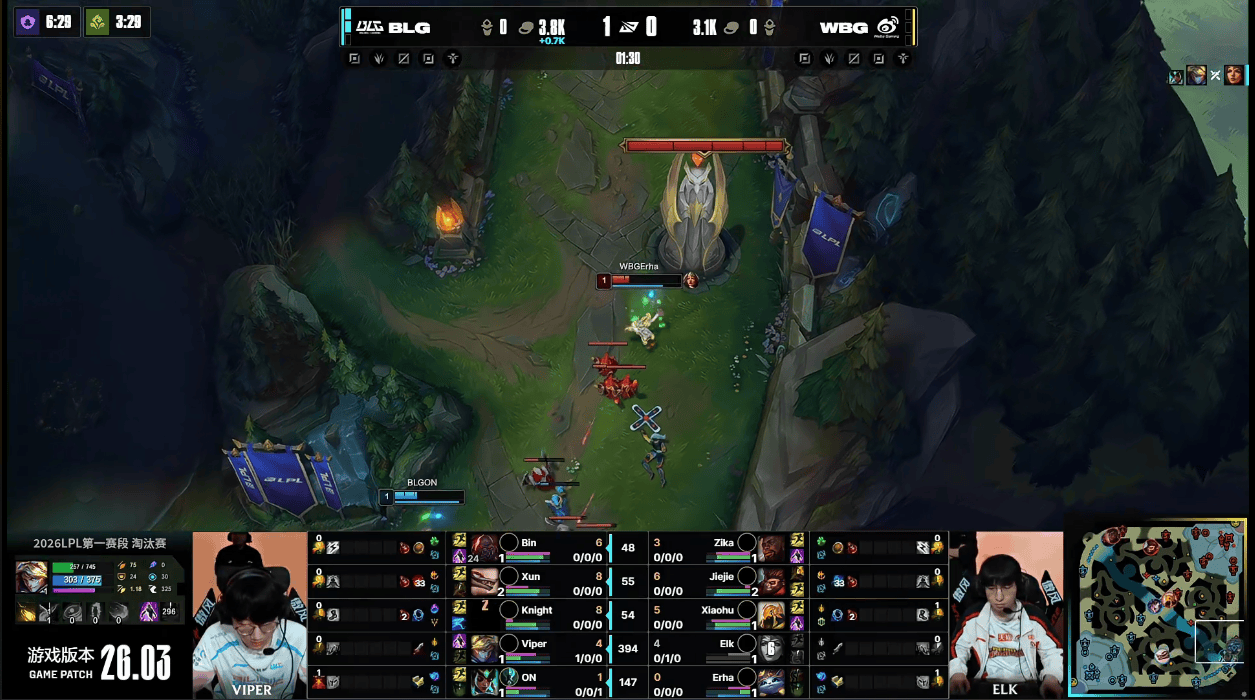The height and width of the screenshot is (700, 1255).
Task: Click the WBG team logo
Action: (888, 27)
